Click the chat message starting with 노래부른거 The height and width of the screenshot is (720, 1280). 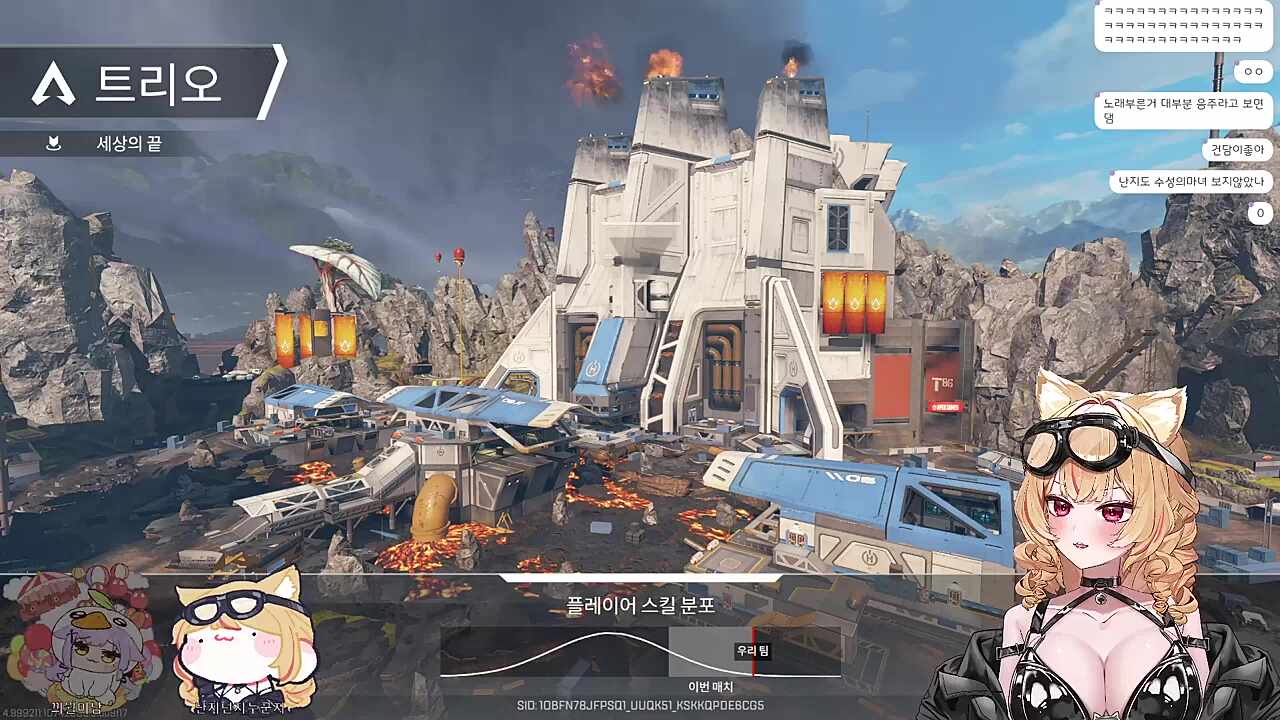(1184, 110)
